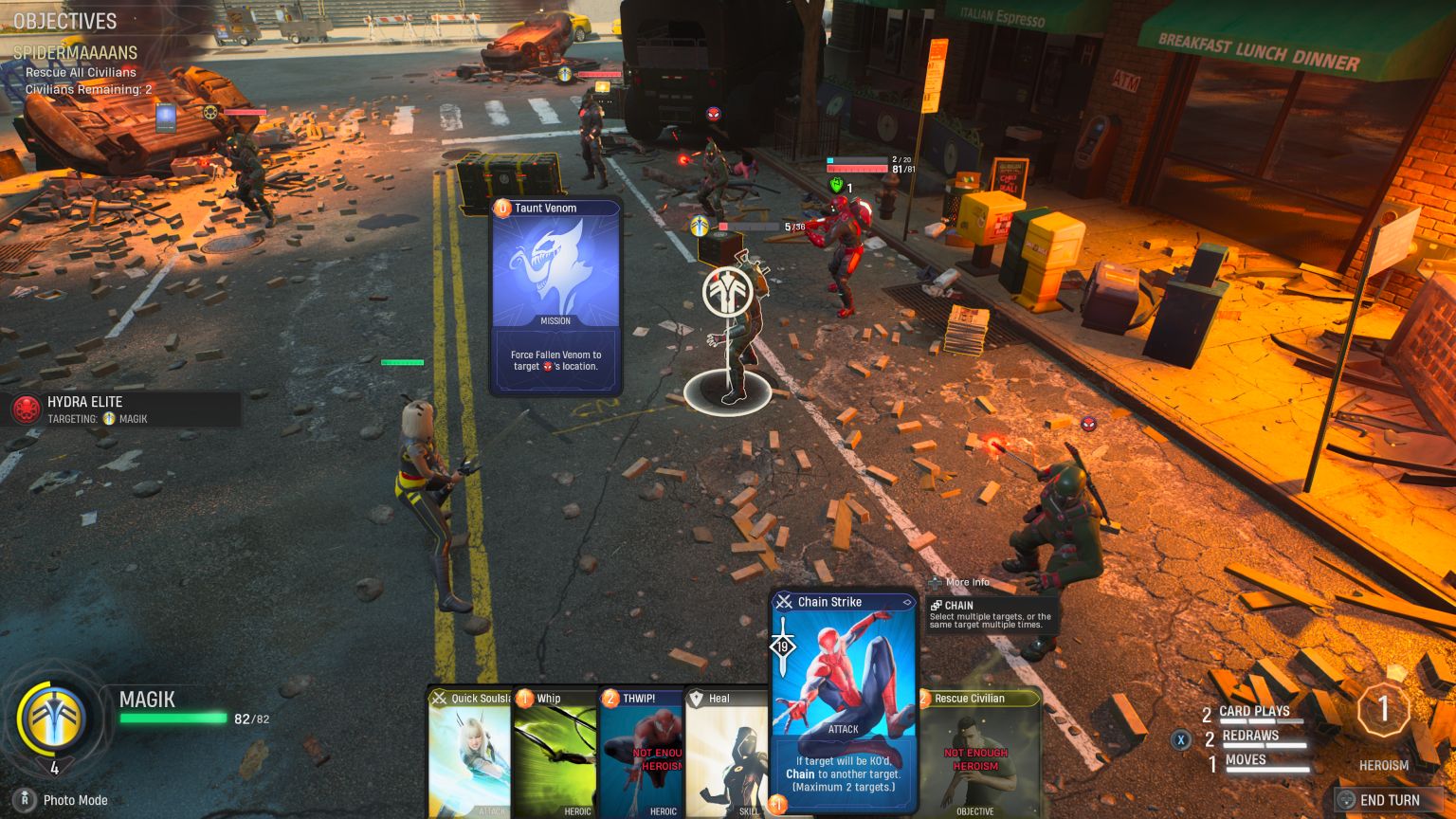Click the Heroism counter hexagon

(x=1382, y=709)
